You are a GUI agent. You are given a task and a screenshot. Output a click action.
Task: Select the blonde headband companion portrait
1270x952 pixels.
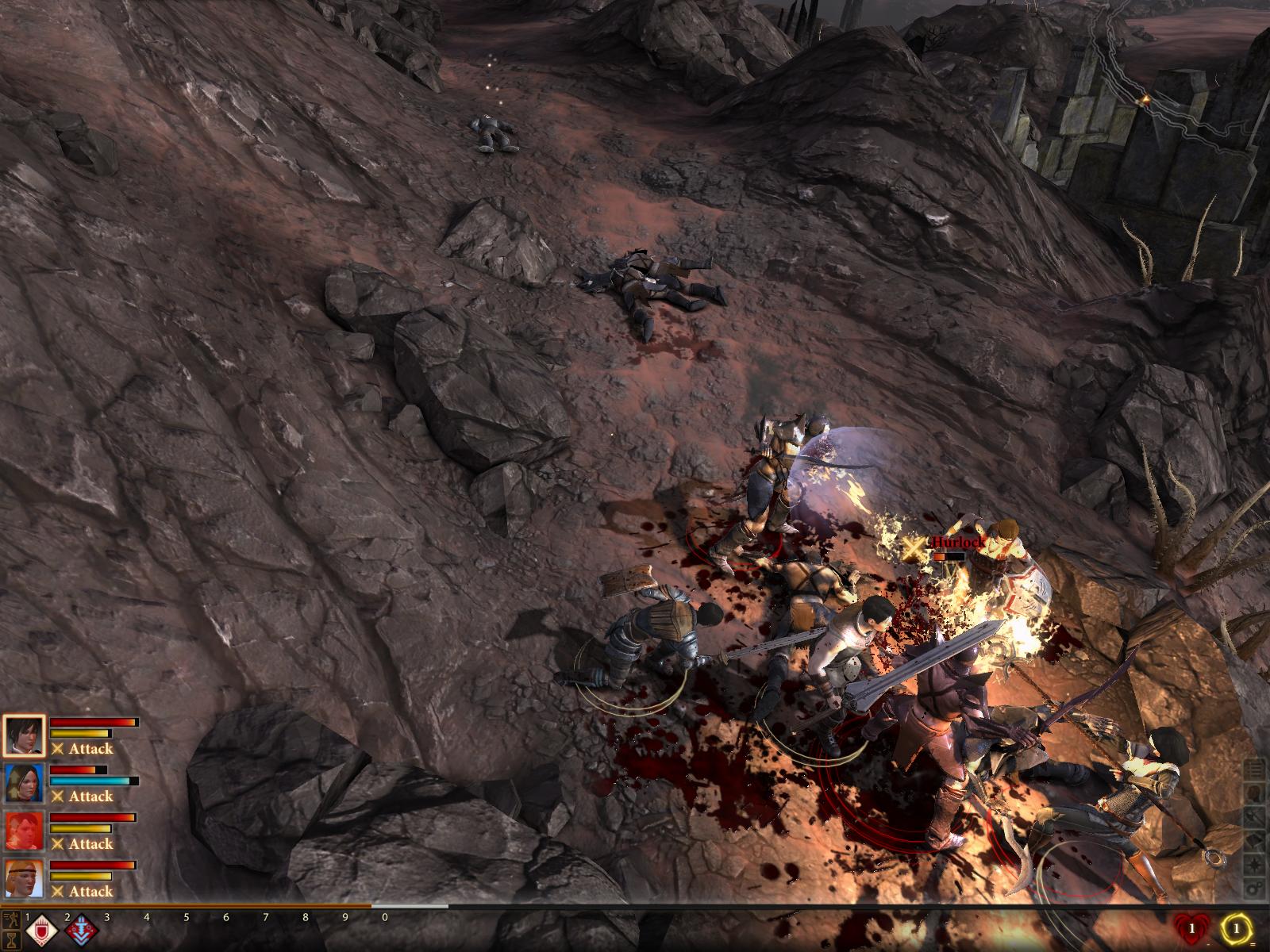(23, 878)
